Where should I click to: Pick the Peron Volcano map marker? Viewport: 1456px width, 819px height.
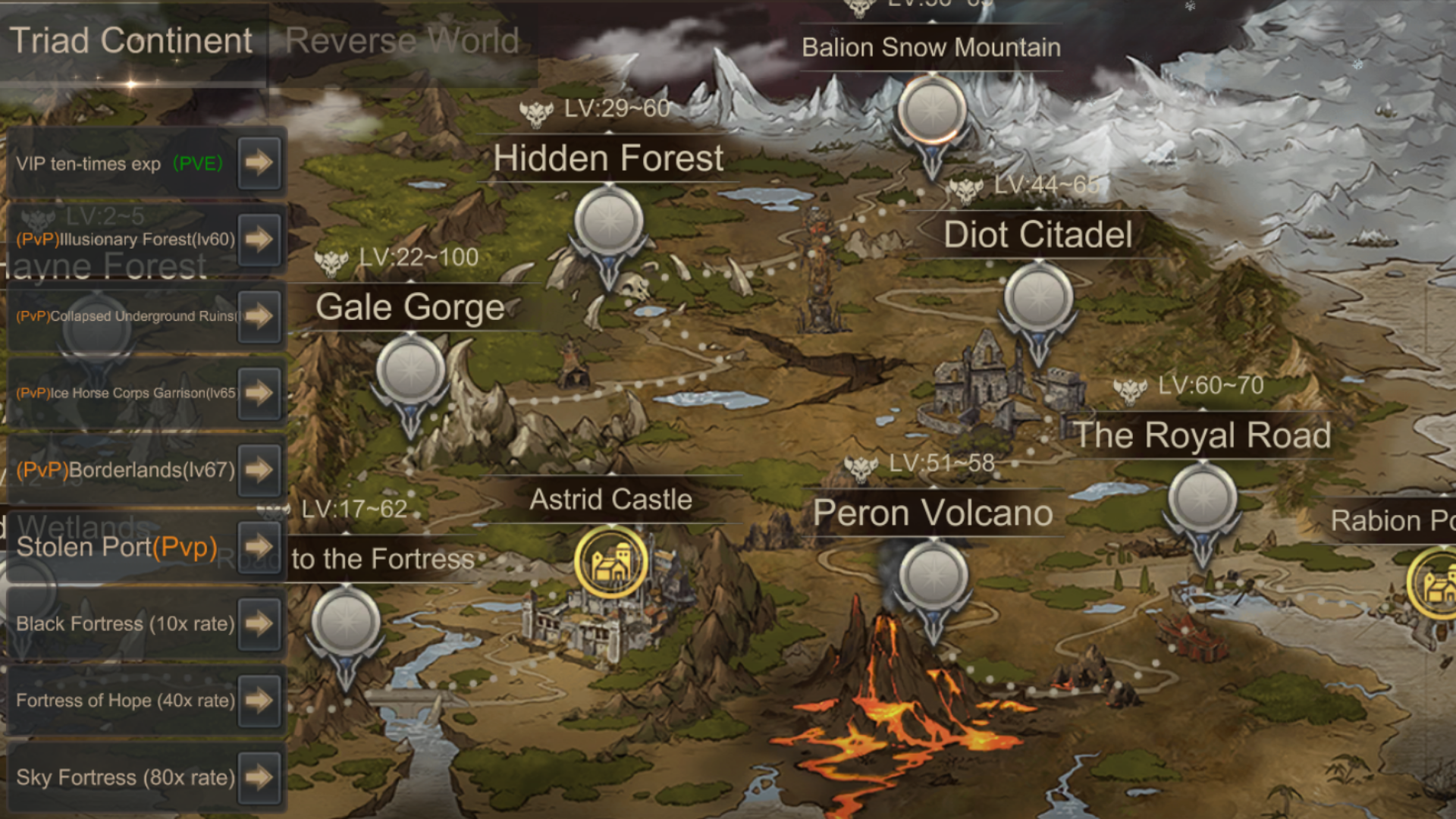tap(934, 578)
